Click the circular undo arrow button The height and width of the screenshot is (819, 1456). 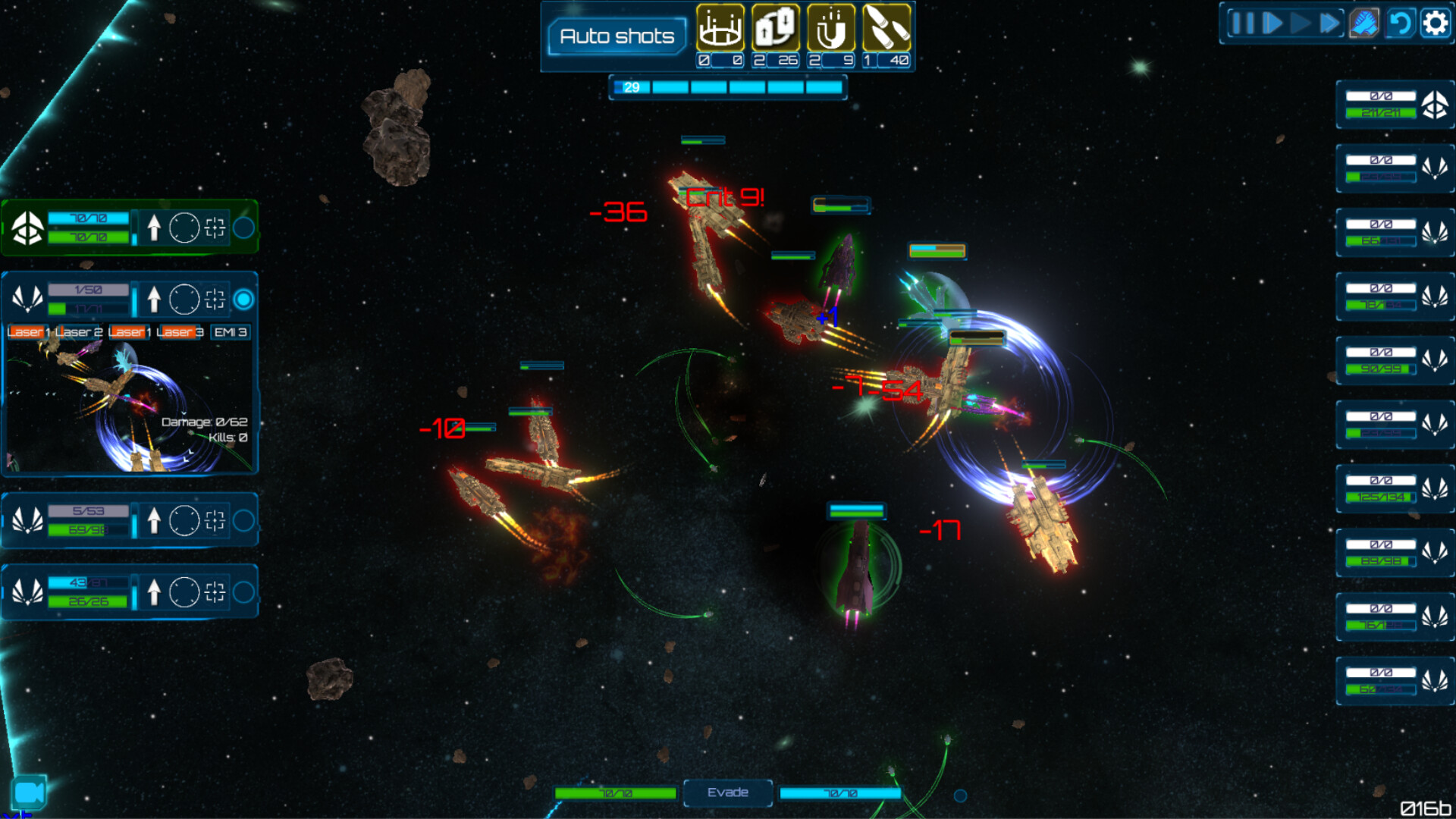[x=1400, y=24]
